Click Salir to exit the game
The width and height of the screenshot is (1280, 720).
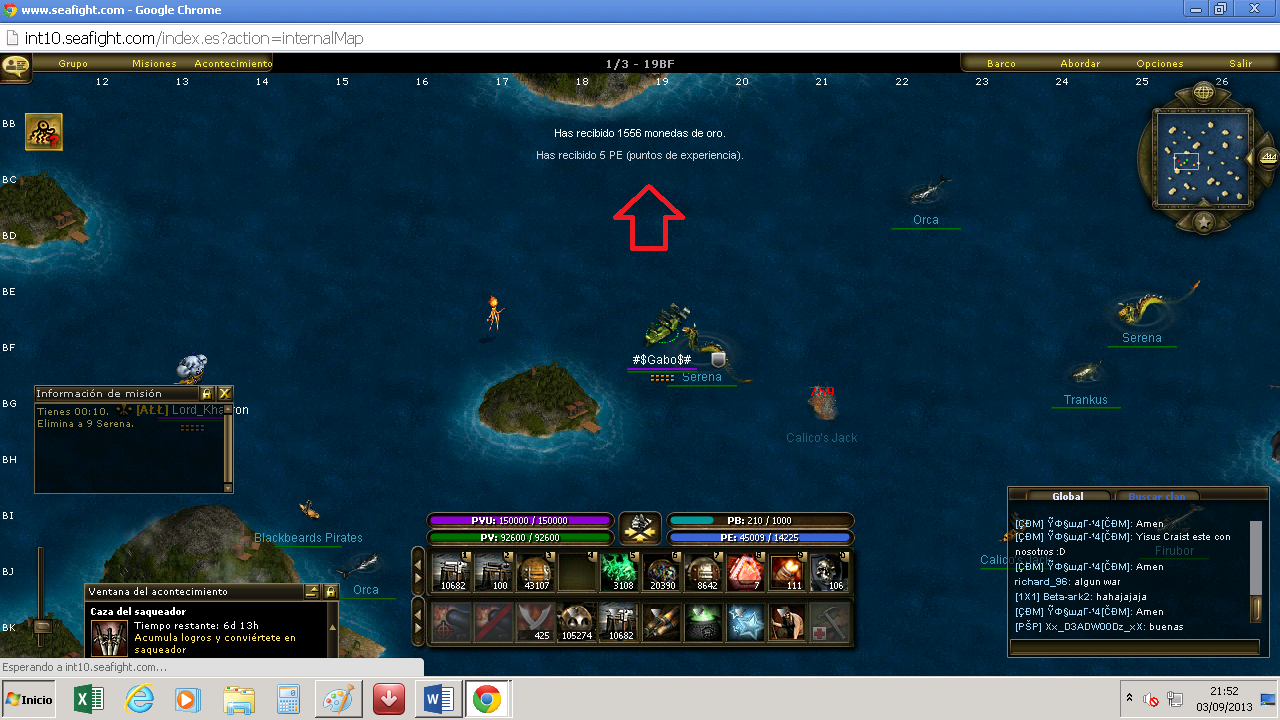1240,62
